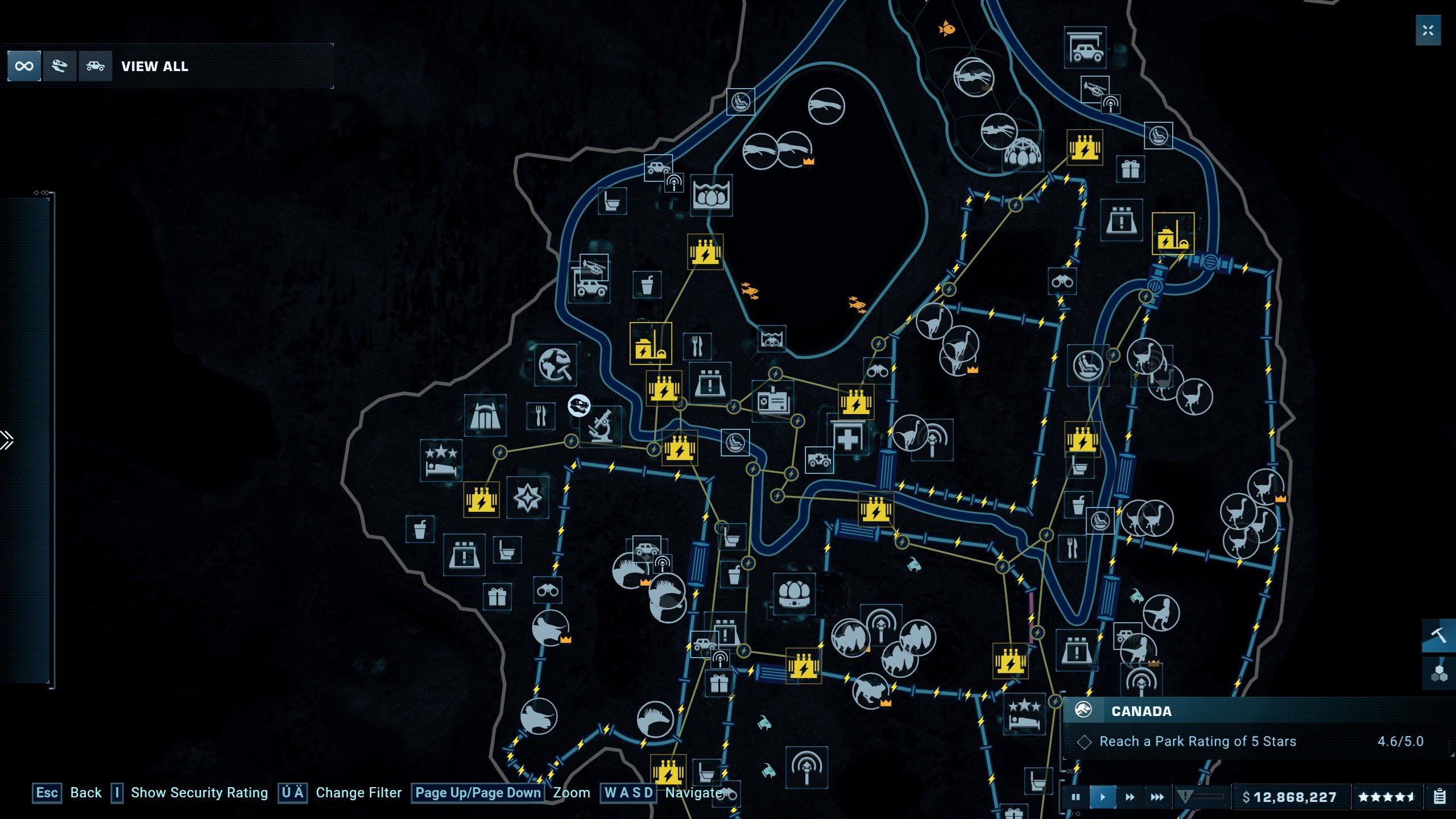Click the VIEW ALL filter label
Image resolution: width=1456 pixels, height=819 pixels.
(154, 66)
